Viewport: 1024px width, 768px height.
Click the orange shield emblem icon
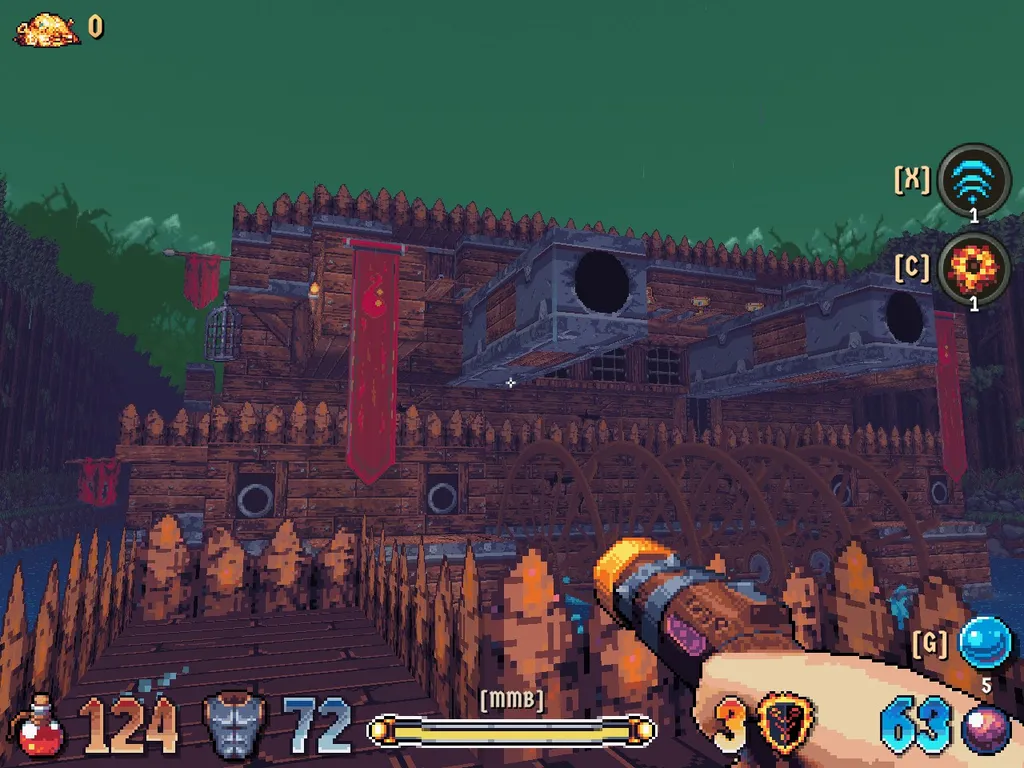785,725
